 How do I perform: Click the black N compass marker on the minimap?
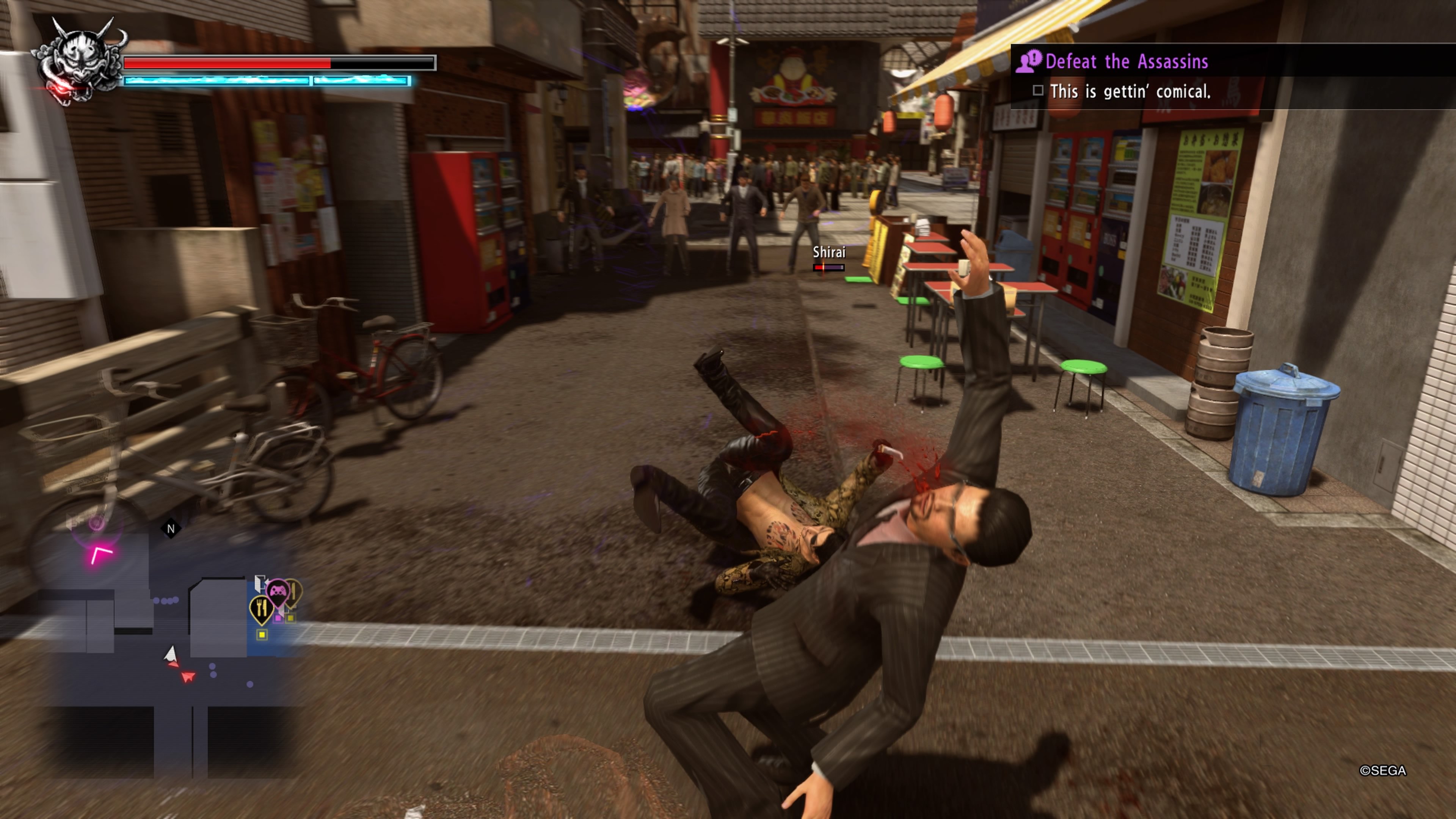171,529
